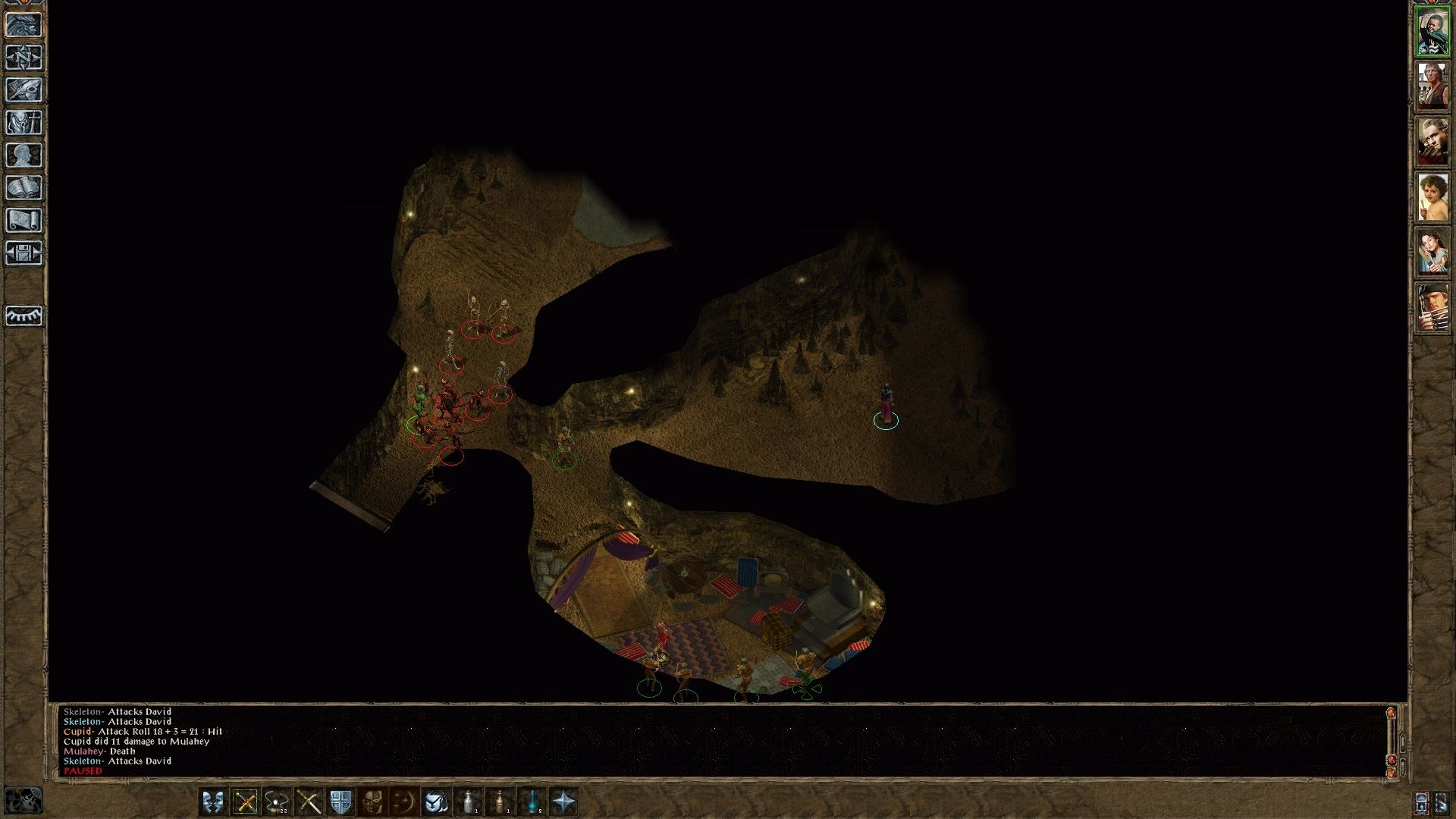Activate the talk two-faces action button
The width and height of the screenshot is (1456, 819).
(x=213, y=802)
